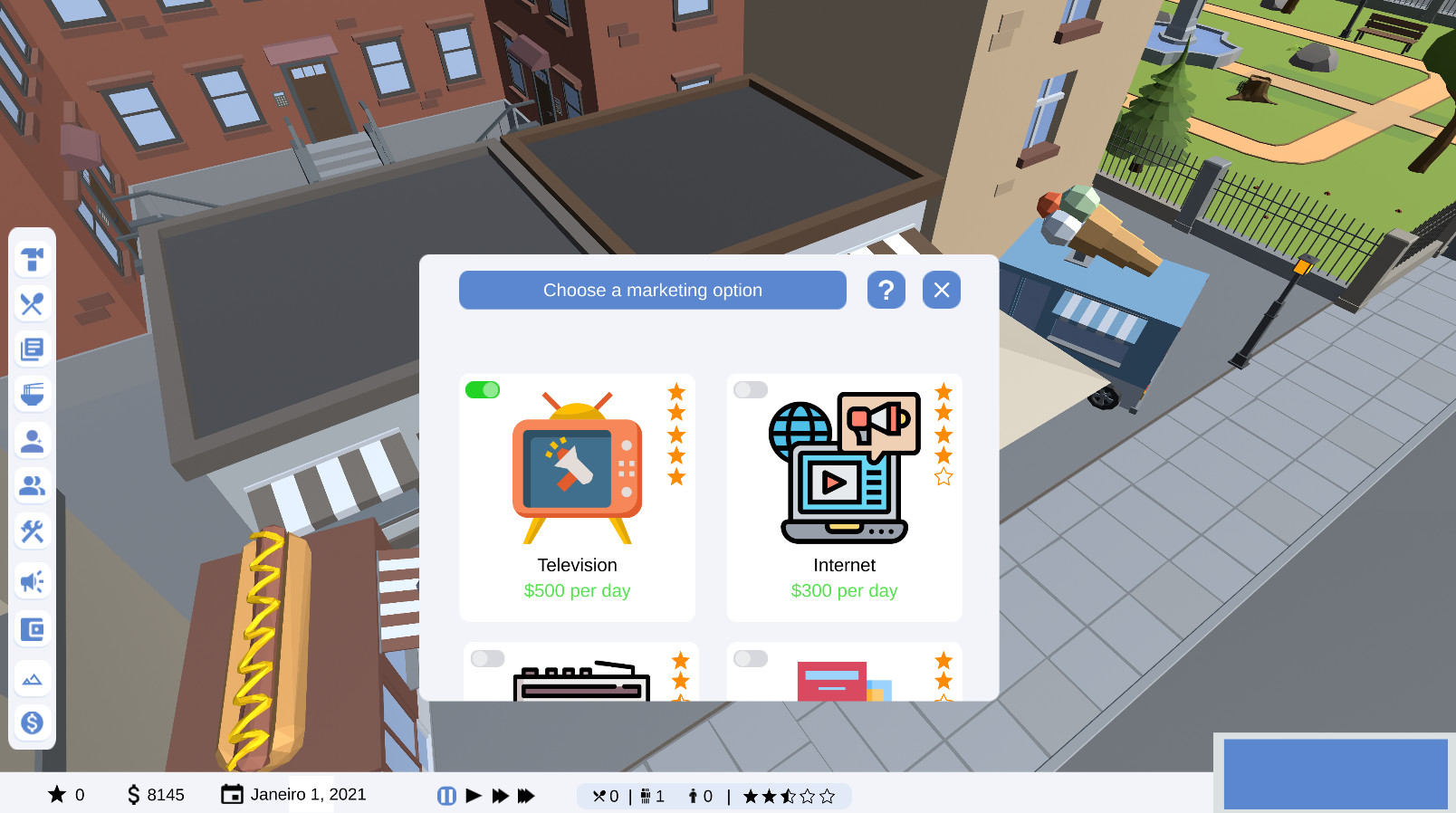Select the hot dog stand tool in sidebar
The height and width of the screenshot is (813, 1456).
(33, 260)
